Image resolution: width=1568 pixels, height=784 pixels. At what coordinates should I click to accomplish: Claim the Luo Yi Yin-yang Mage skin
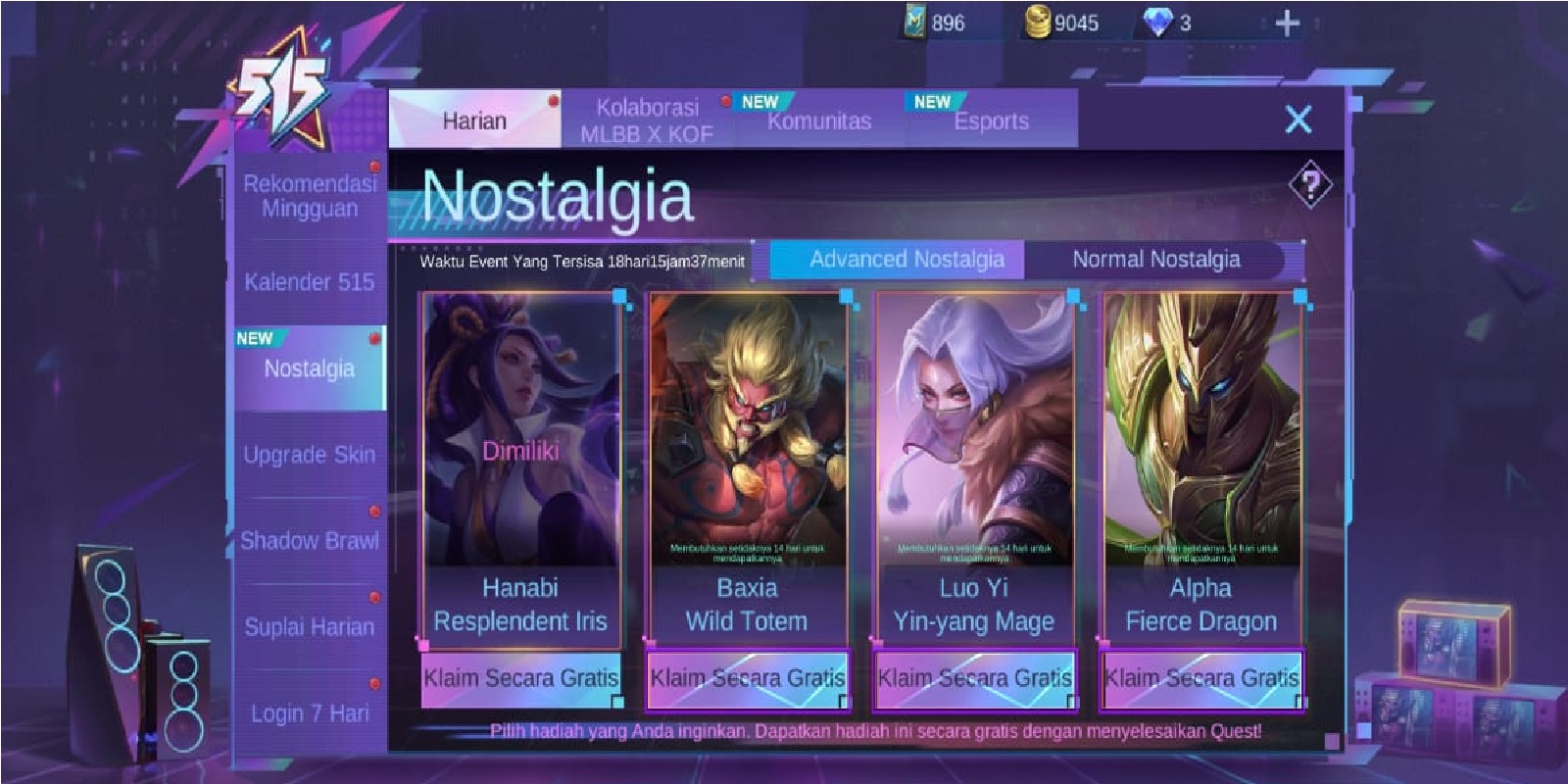[x=974, y=678]
